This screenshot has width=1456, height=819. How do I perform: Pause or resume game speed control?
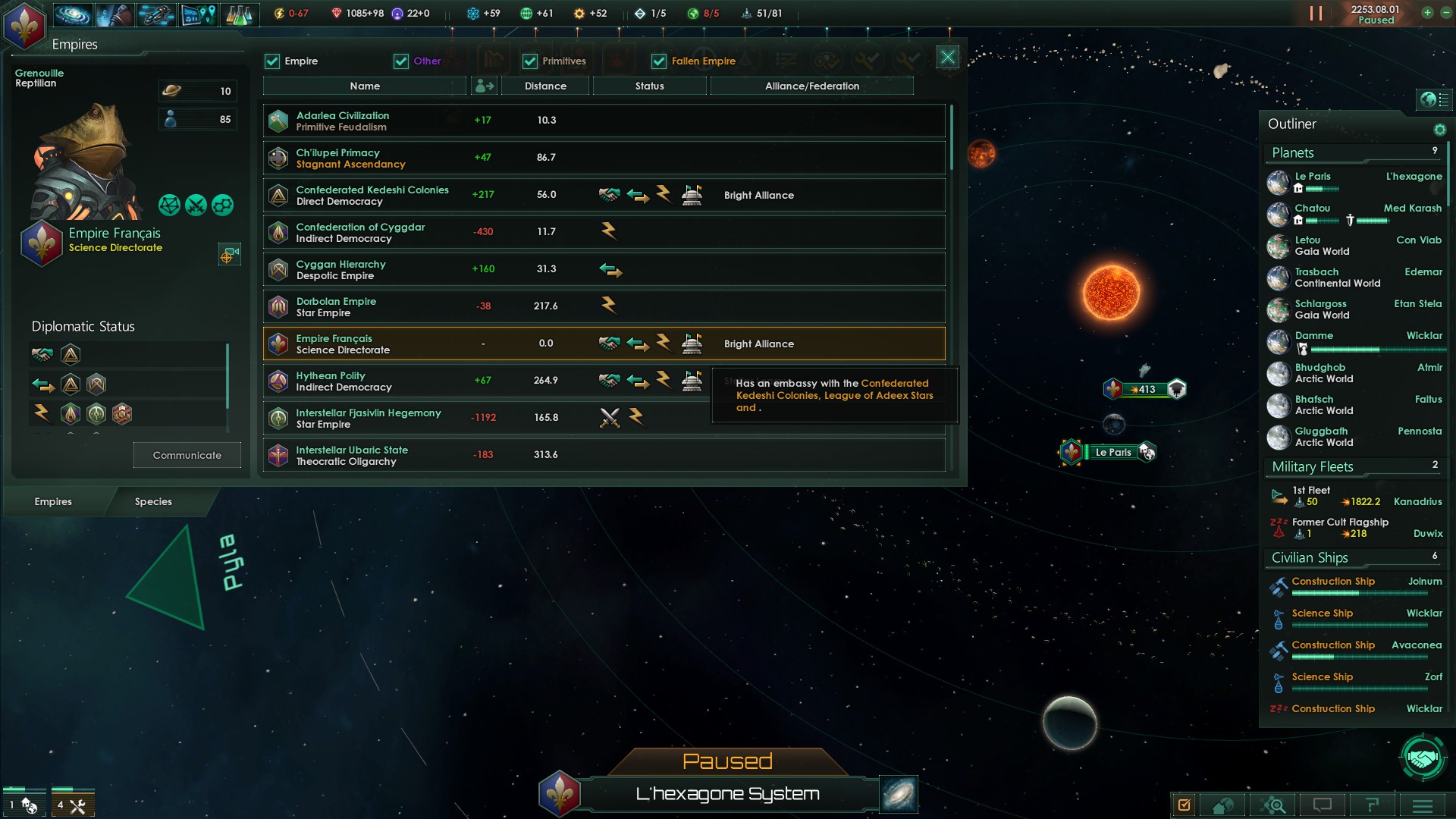(x=1316, y=14)
